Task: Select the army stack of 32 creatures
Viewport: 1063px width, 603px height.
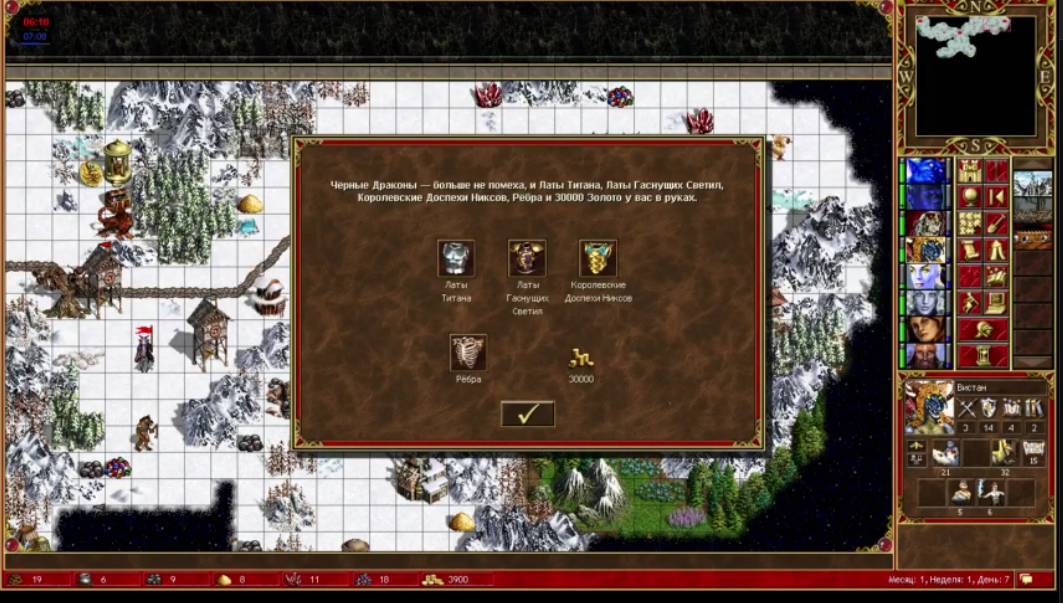Action: pos(1003,453)
